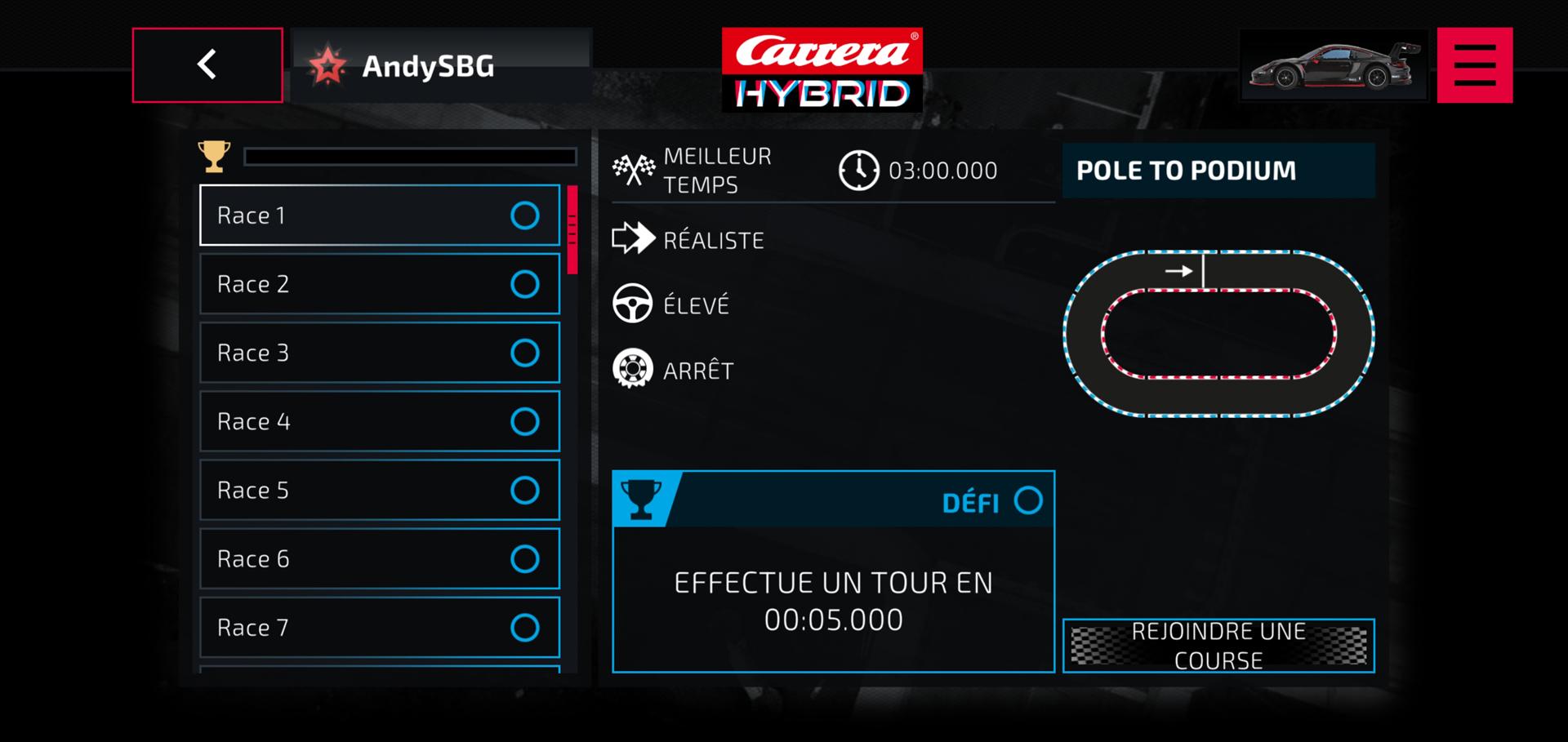Open the red hamburger menu
Viewport: 1568px width, 742px height.
point(1474,65)
